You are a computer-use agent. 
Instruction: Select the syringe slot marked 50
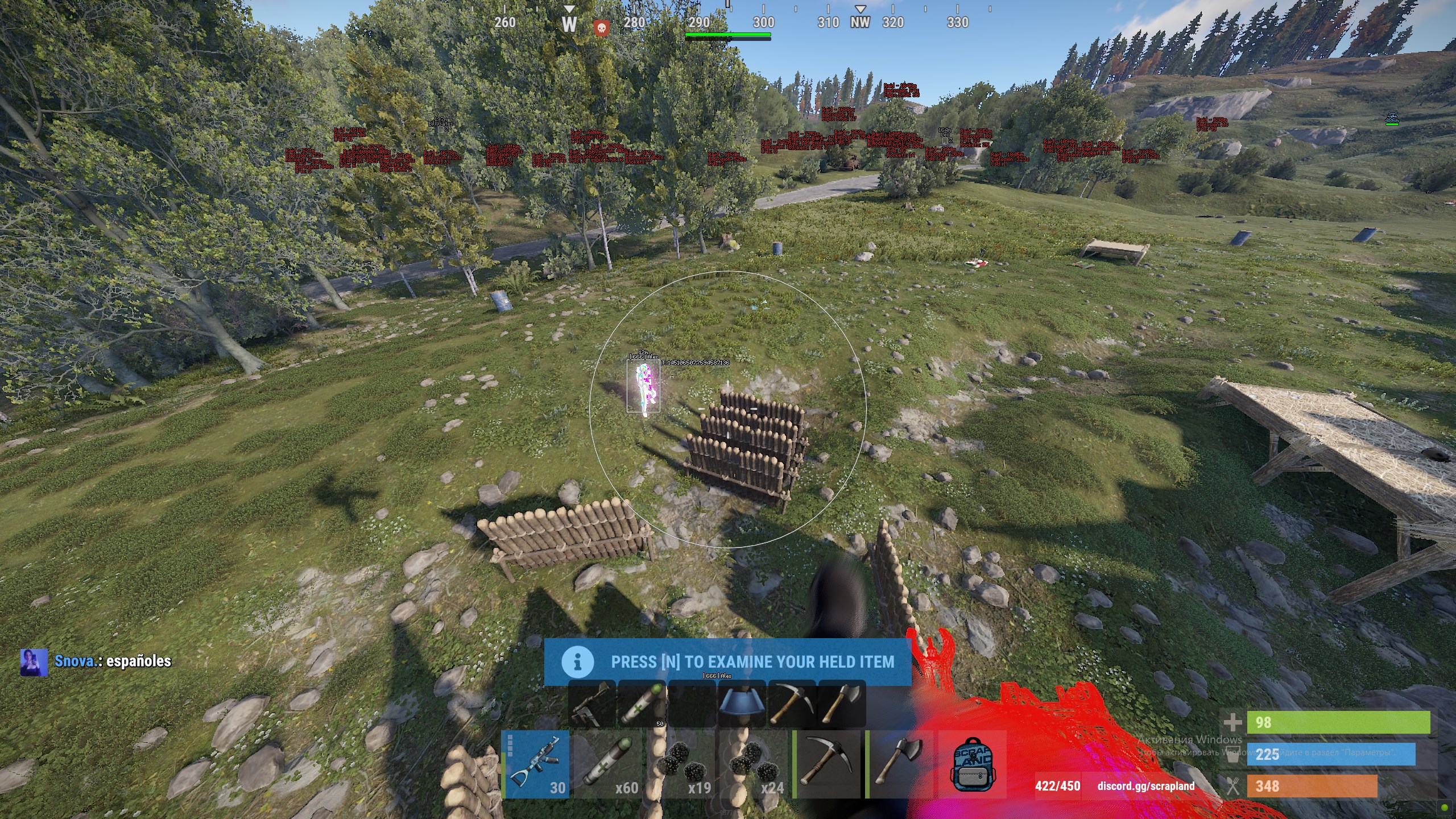(642, 704)
